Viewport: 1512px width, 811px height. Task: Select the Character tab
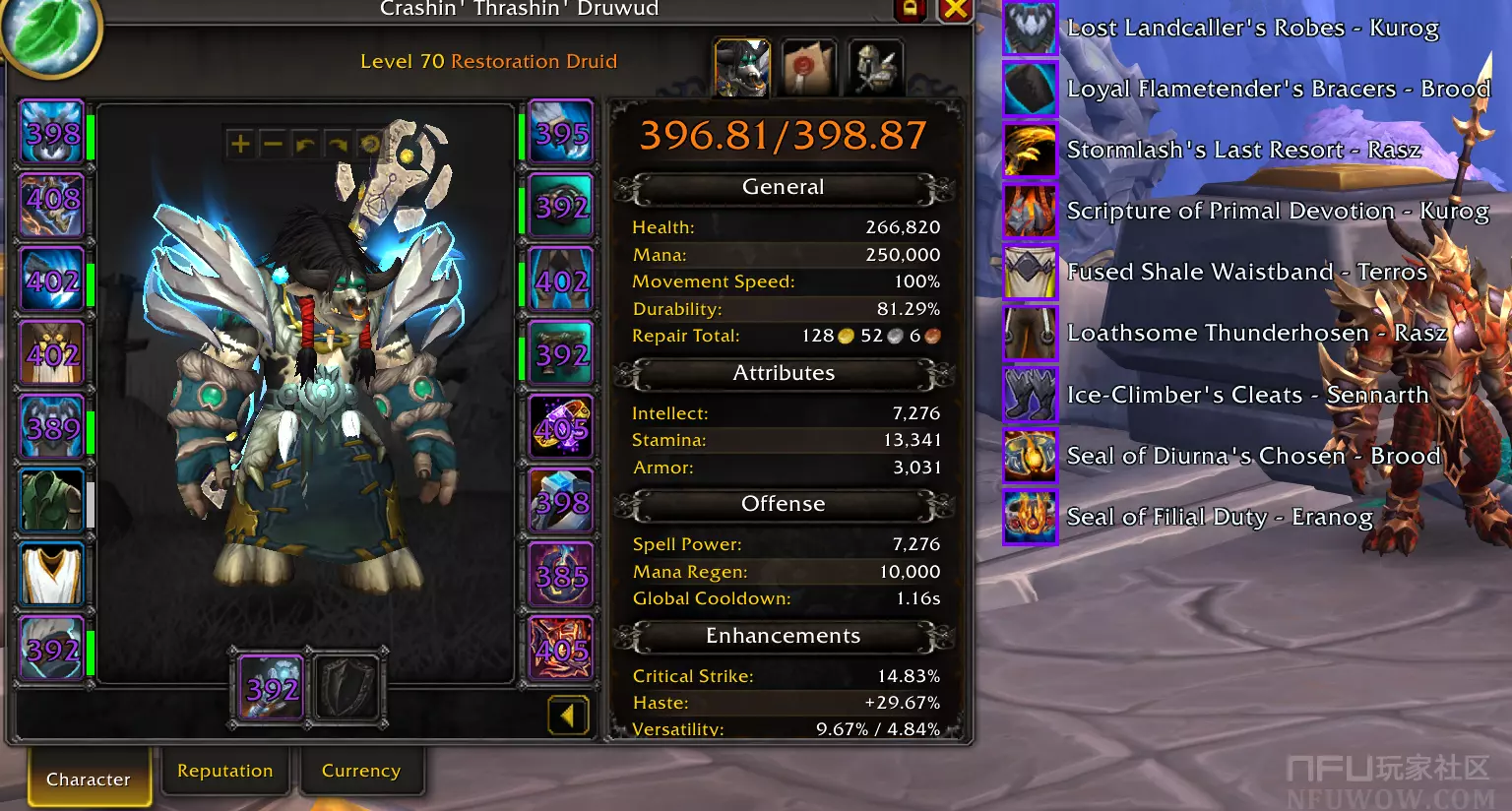pos(89,779)
